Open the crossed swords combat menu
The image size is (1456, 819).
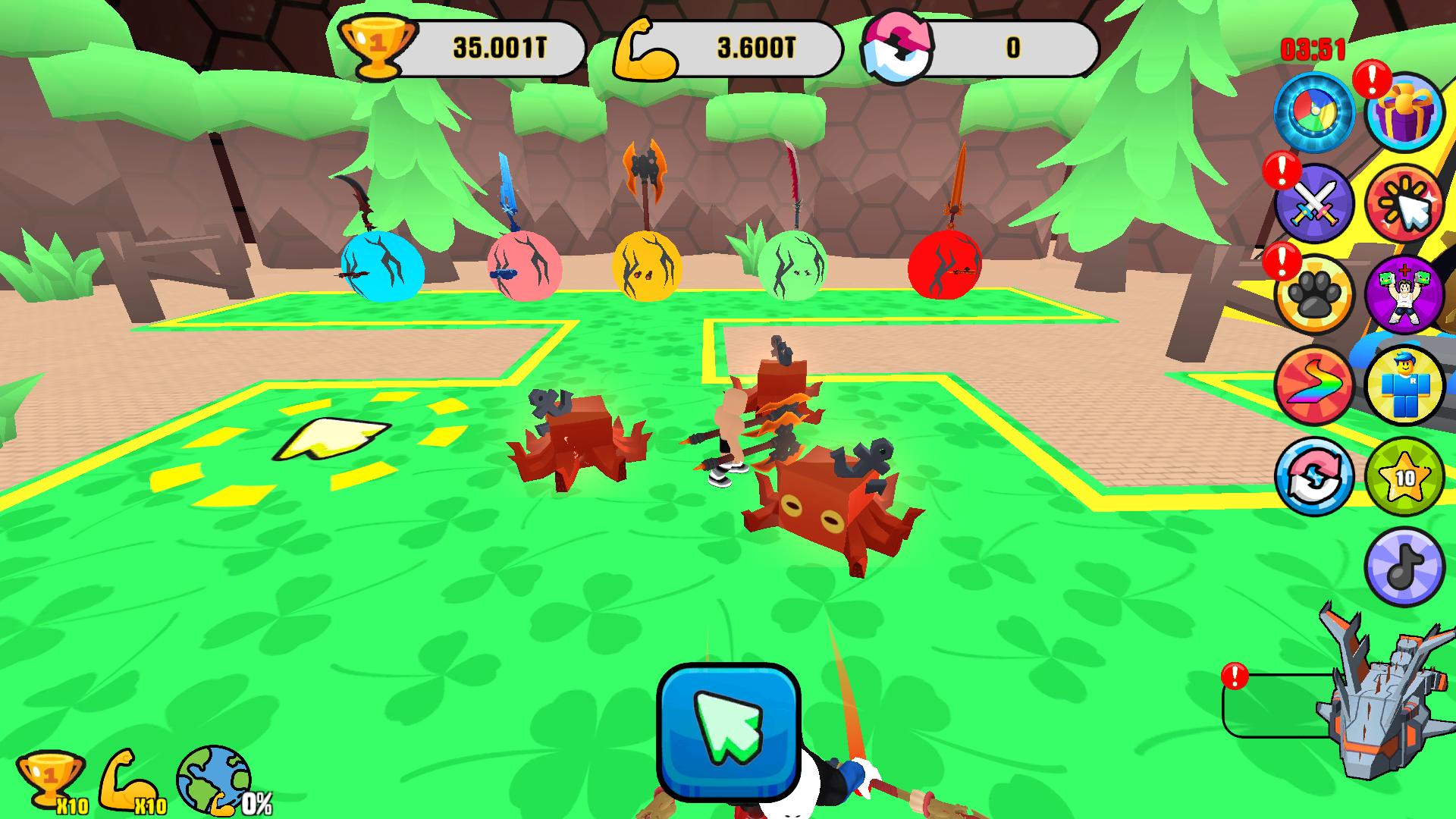pyautogui.click(x=1318, y=203)
